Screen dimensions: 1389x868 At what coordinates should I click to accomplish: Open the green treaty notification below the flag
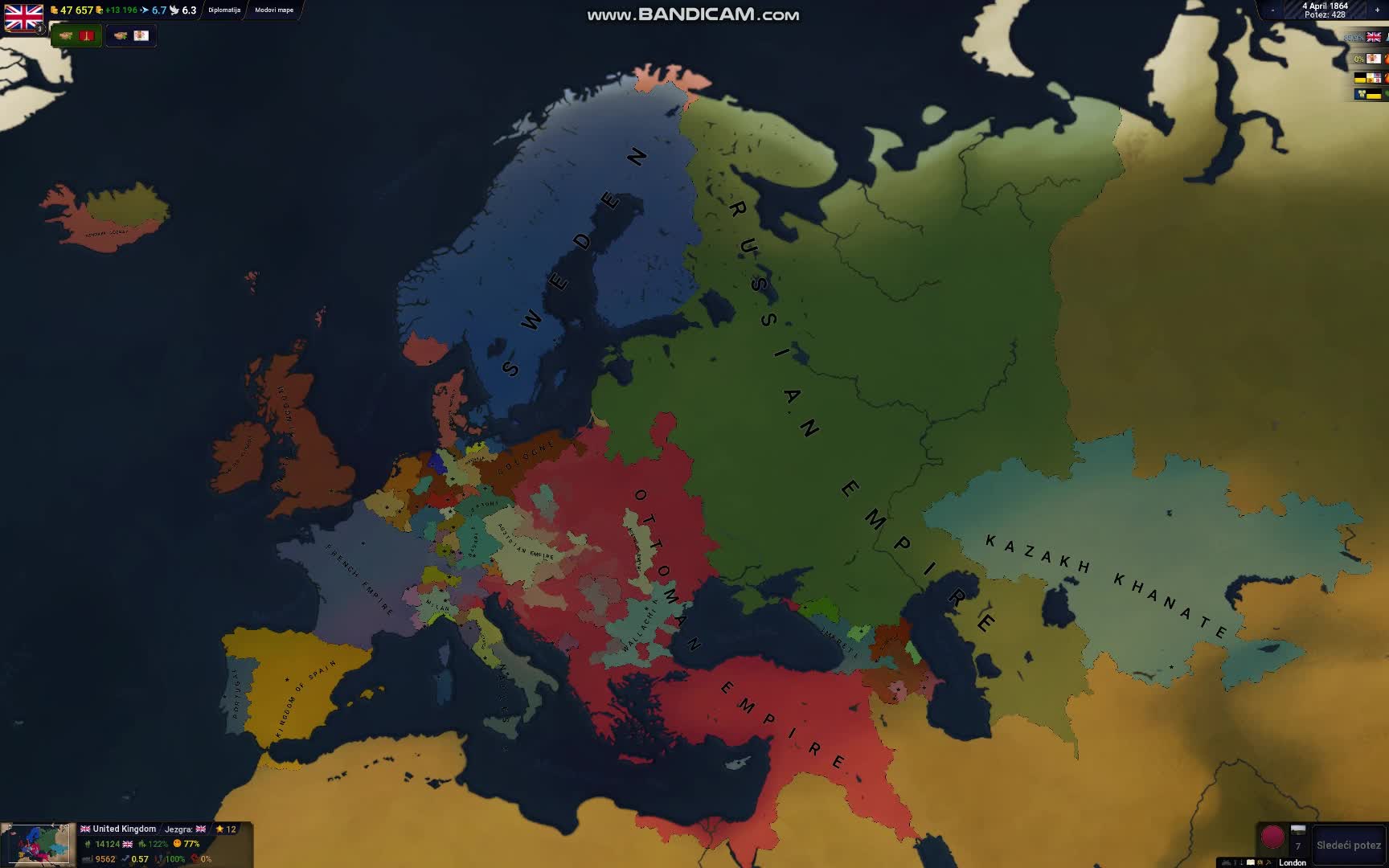point(76,35)
